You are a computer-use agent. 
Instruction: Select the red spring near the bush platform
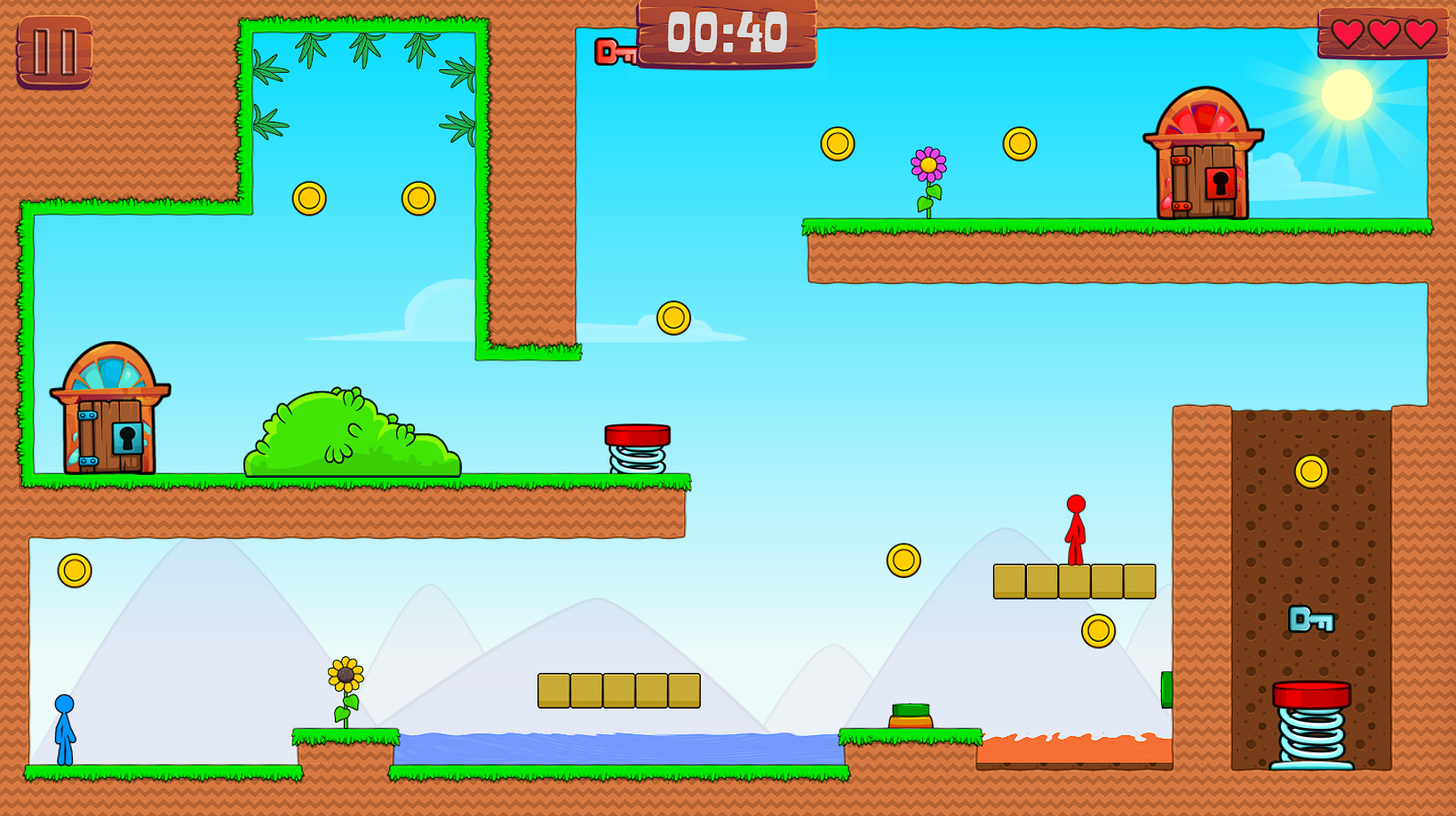(x=636, y=448)
